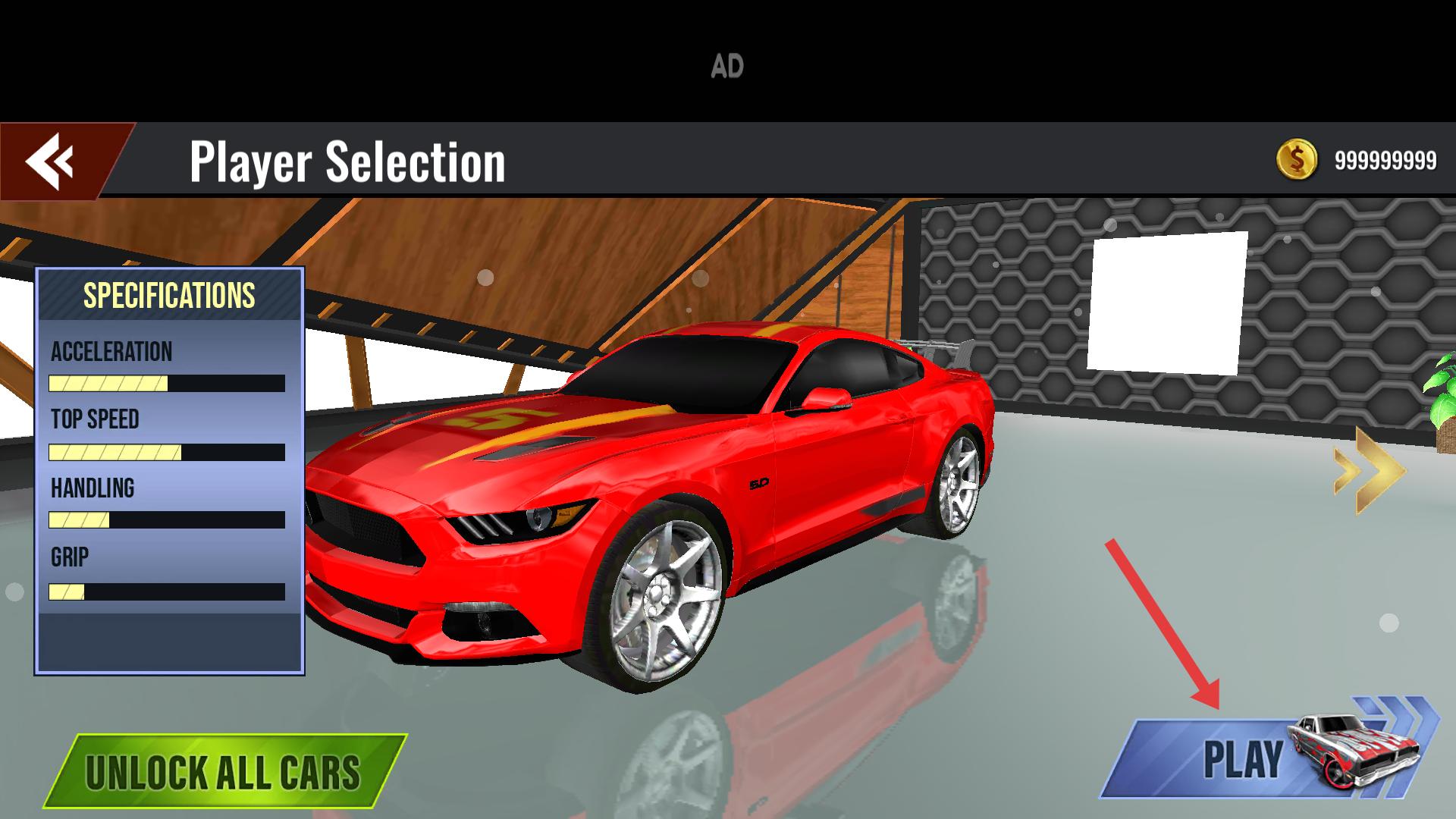Viewport: 1456px width, 819px height.
Task: Open the gold coin balance icon
Action: pyautogui.click(x=1296, y=160)
